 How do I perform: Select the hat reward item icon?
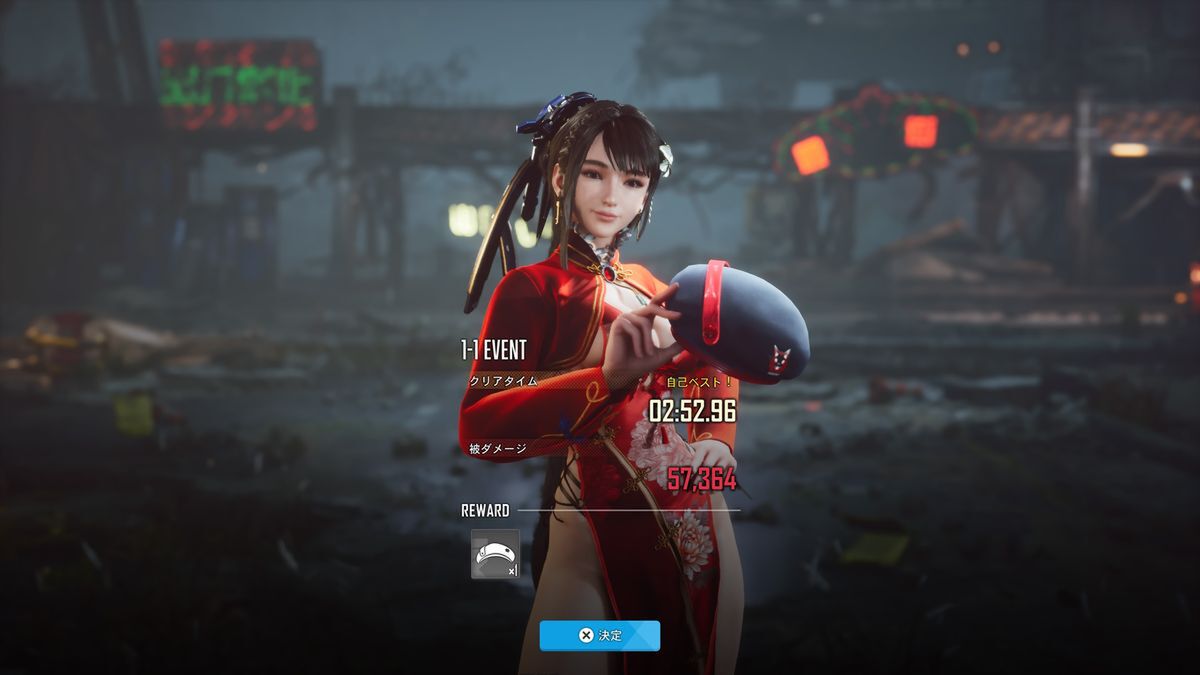pos(495,554)
